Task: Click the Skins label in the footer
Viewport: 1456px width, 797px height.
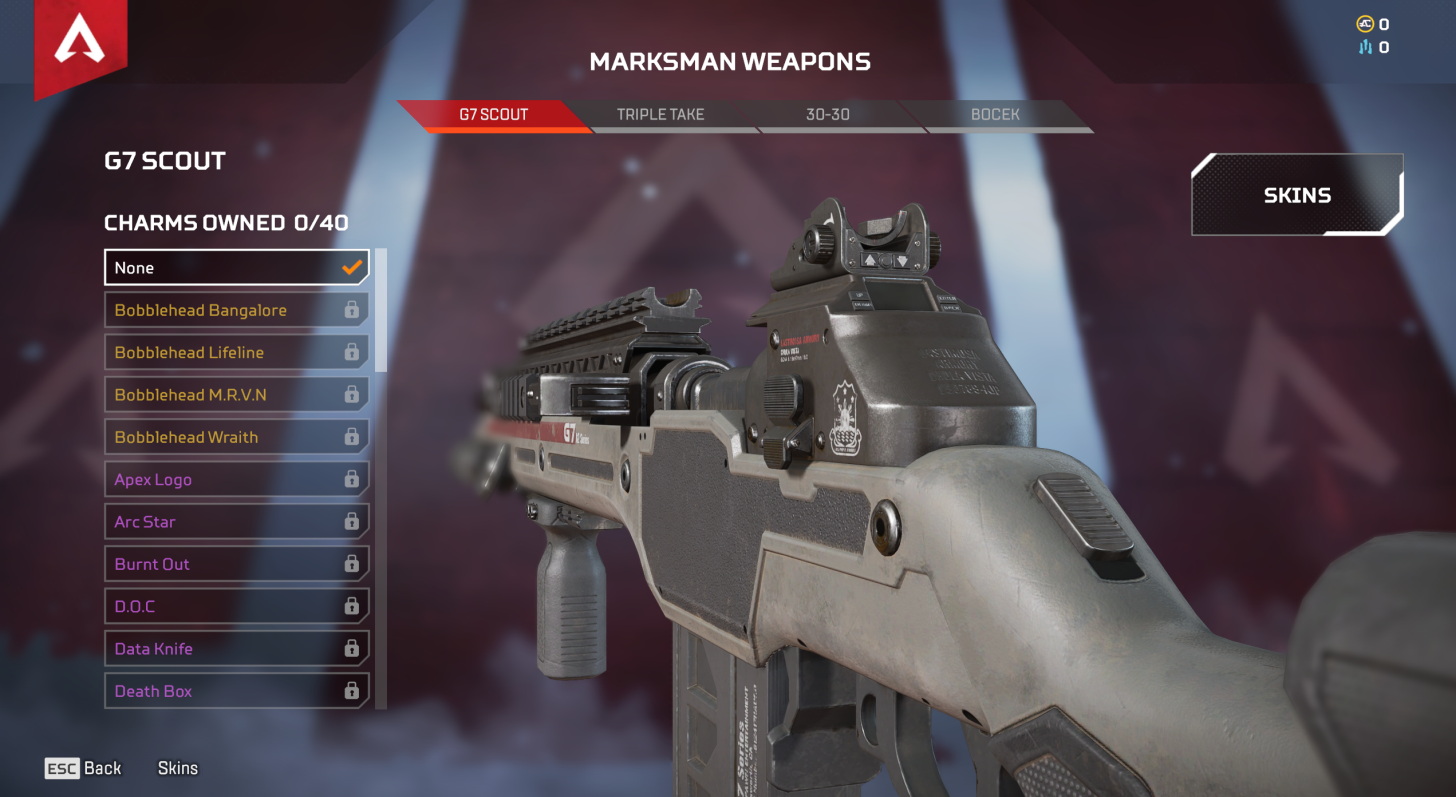Action: tap(178, 768)
